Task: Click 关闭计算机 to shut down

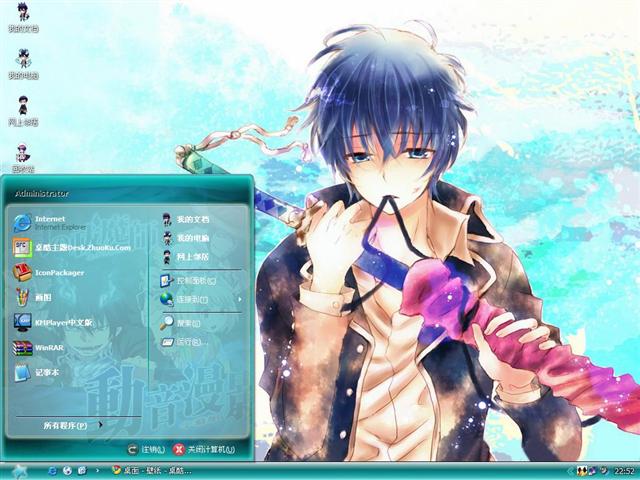Action: tap(203, 449)
